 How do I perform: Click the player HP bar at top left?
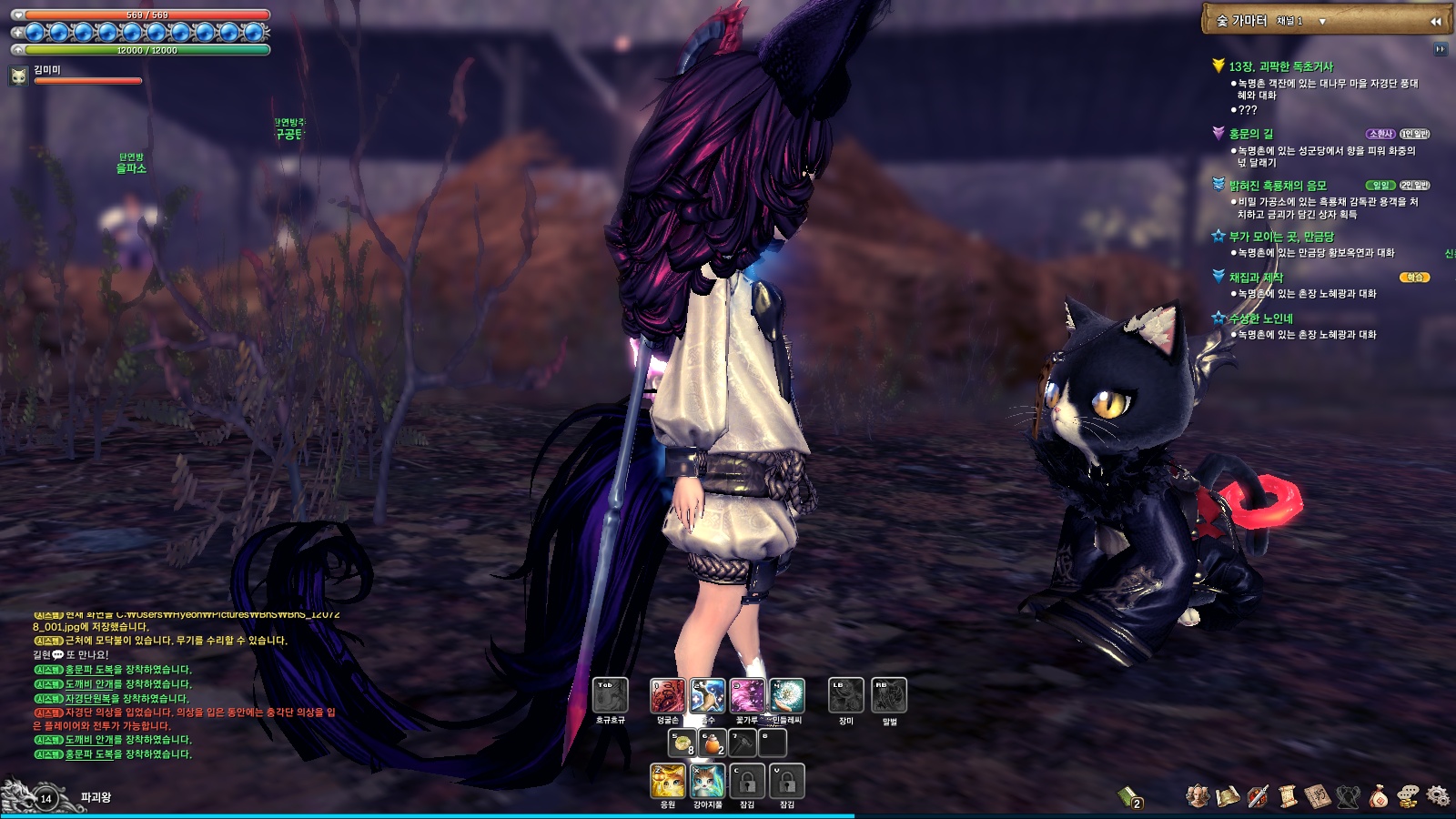pyautogui.click(x=146, y=15)
